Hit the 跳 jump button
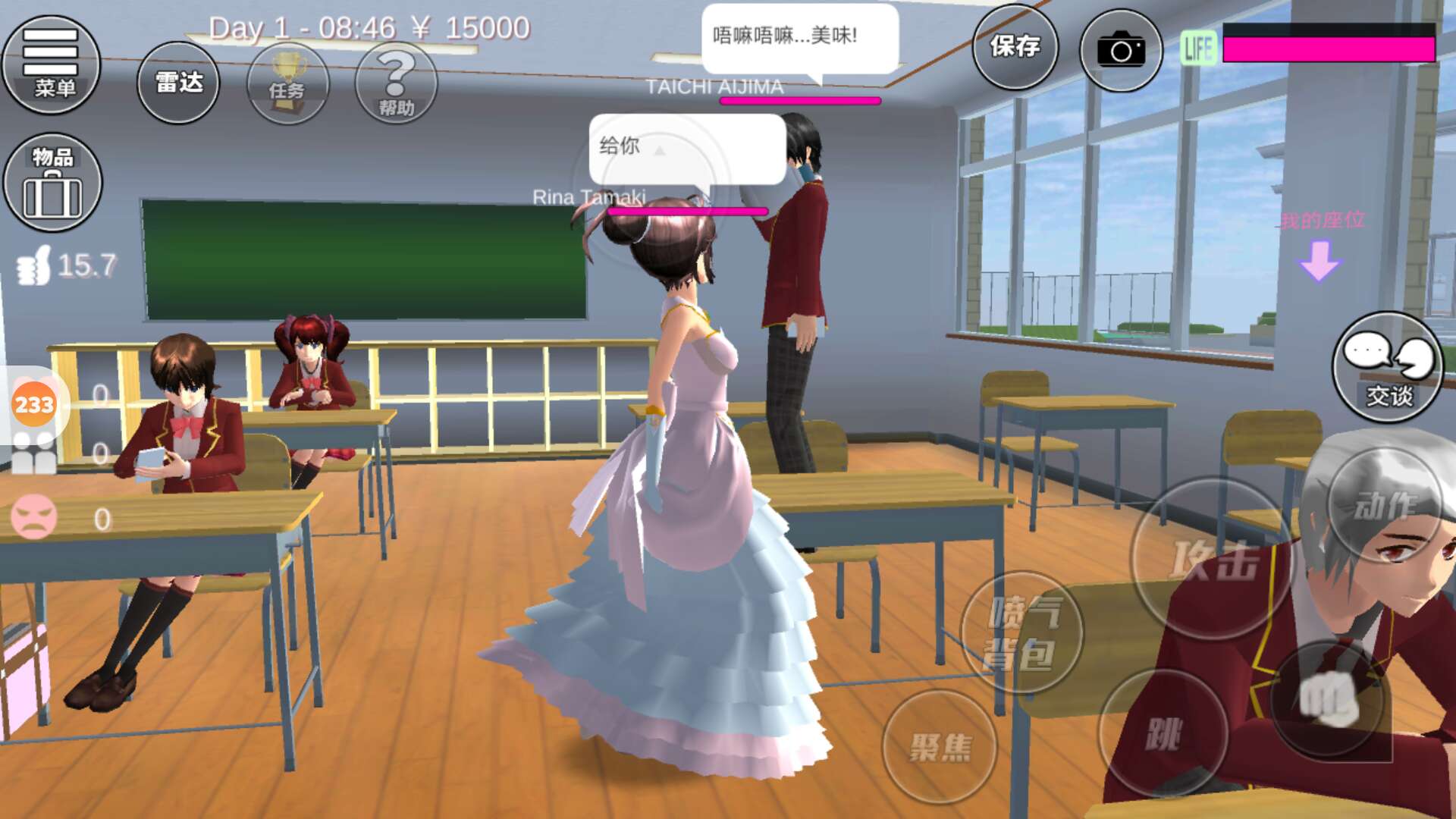This screenshot has width=1456, height=819. (1163, 734)
